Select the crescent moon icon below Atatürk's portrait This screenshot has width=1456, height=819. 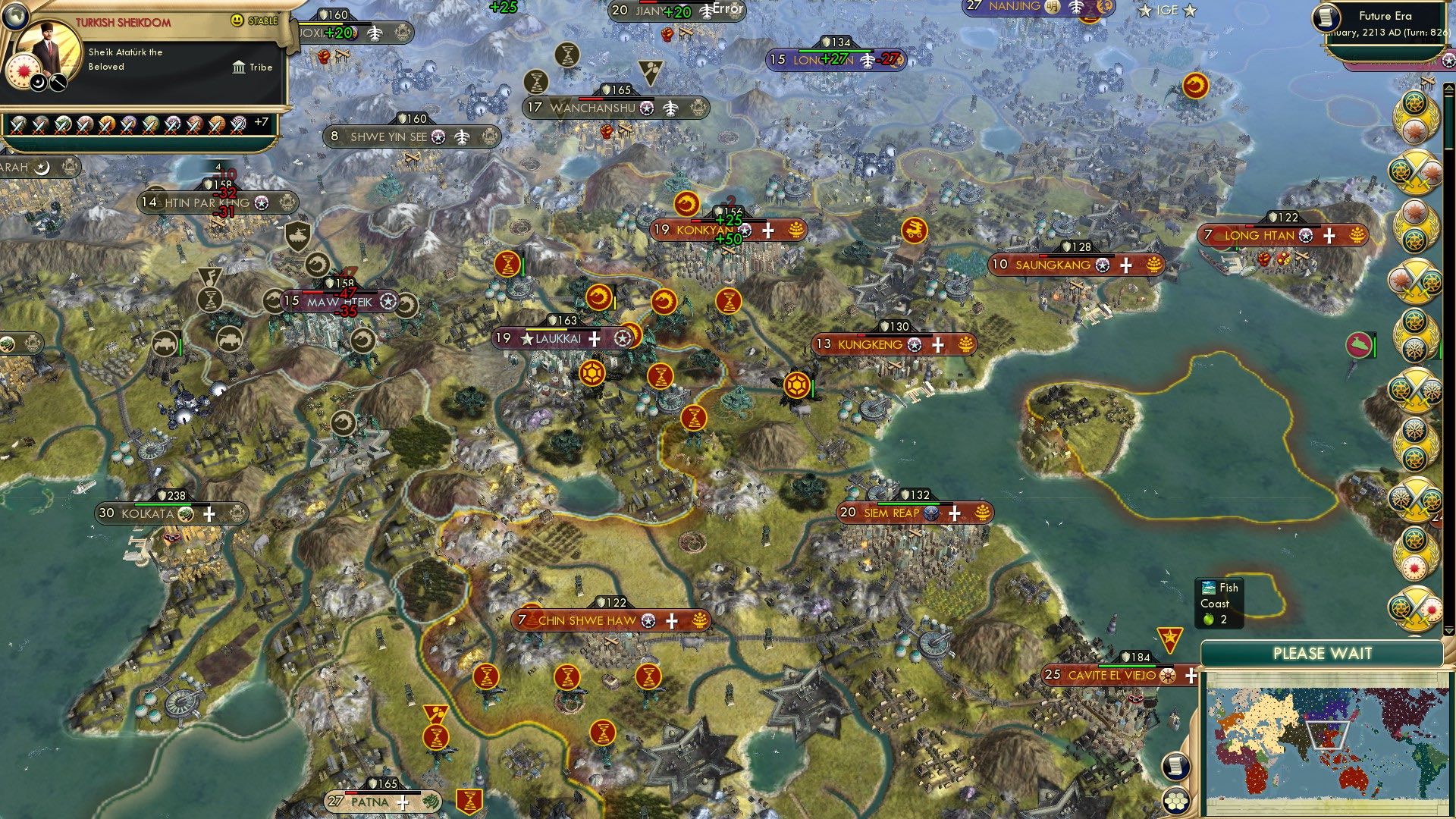pyautogui.click(x=38, y=82)
